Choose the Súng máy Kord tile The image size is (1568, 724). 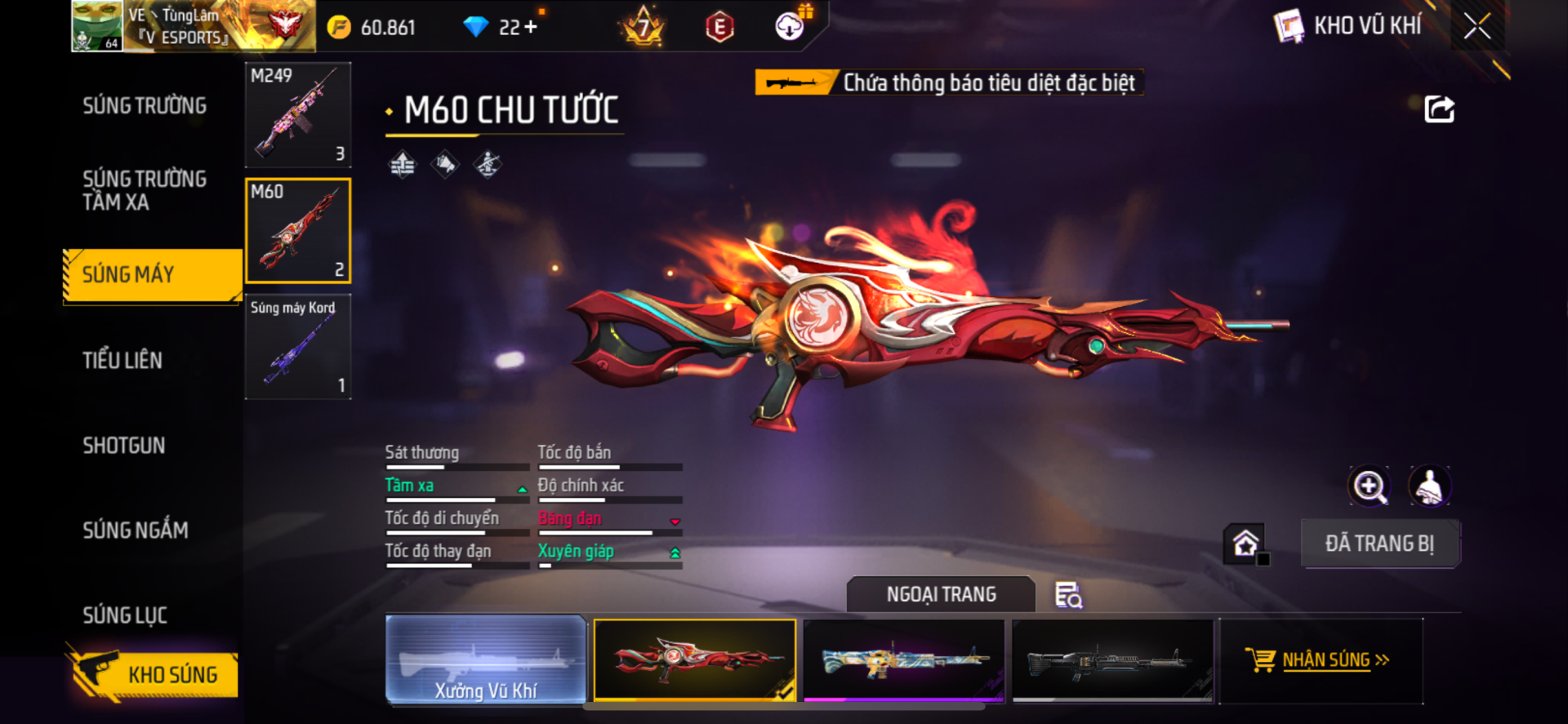click(298, 347)
